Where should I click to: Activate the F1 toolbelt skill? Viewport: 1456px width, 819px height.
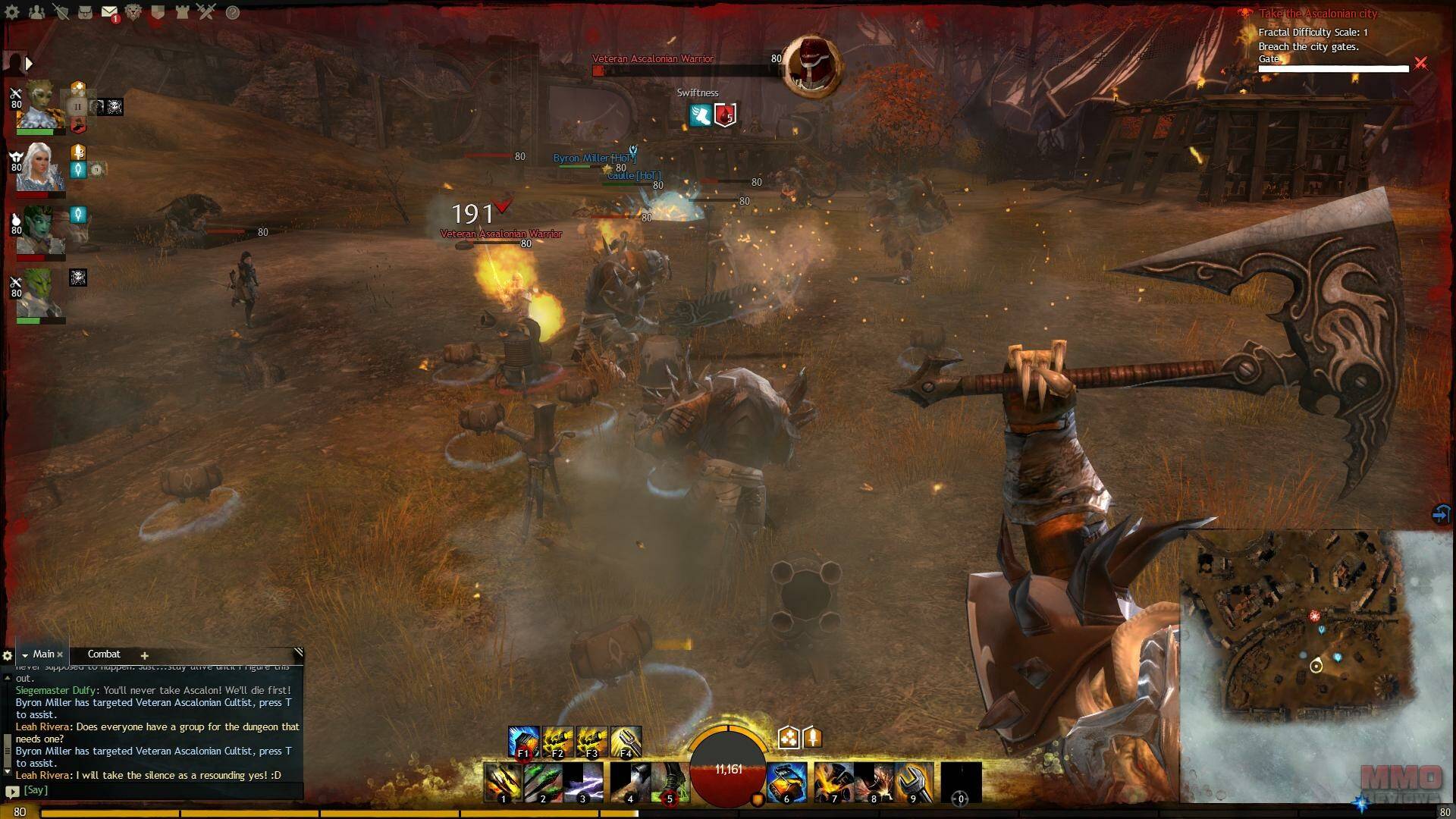click(523, 742)
